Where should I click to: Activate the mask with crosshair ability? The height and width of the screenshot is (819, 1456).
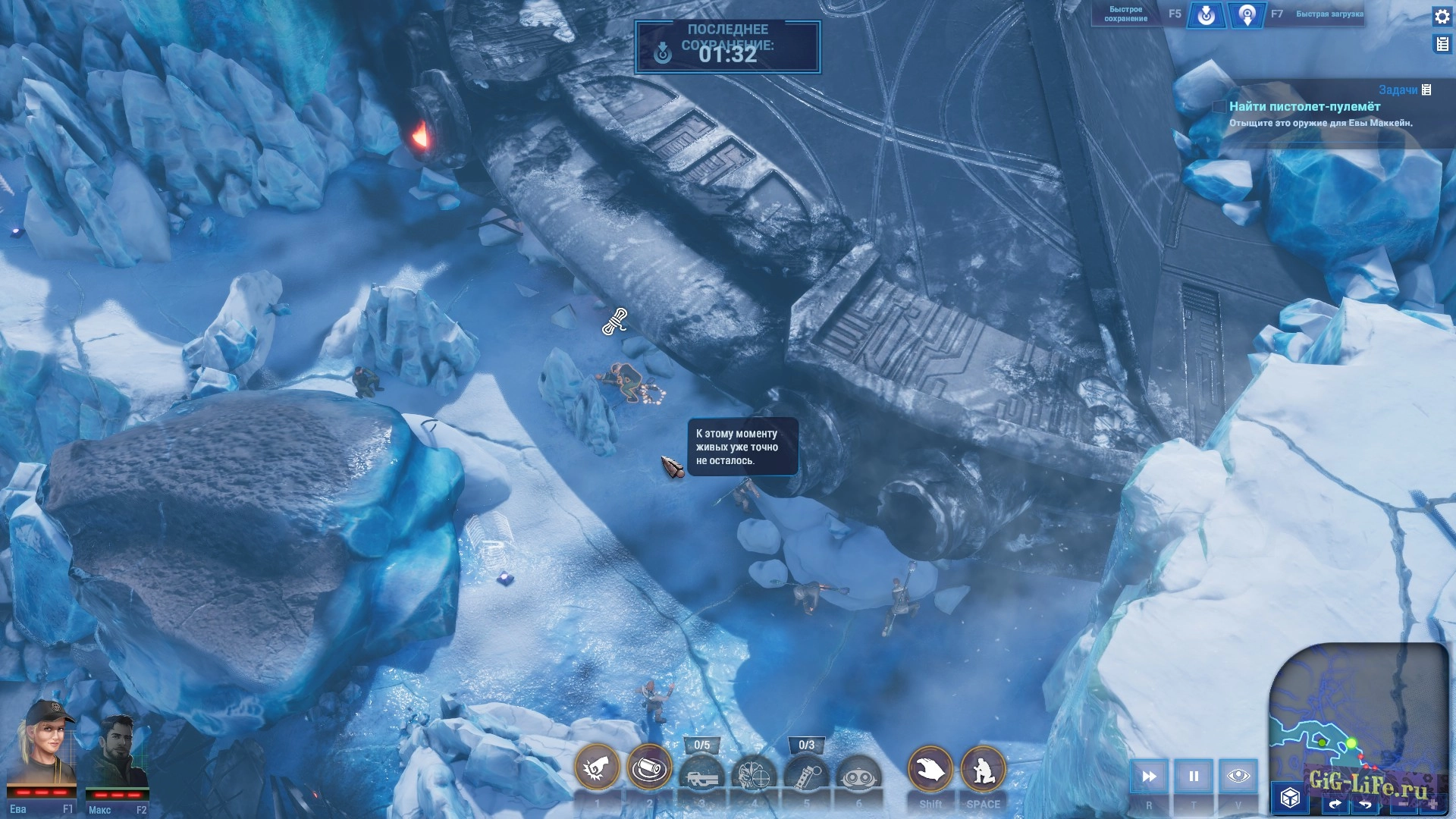pos(754,775)
